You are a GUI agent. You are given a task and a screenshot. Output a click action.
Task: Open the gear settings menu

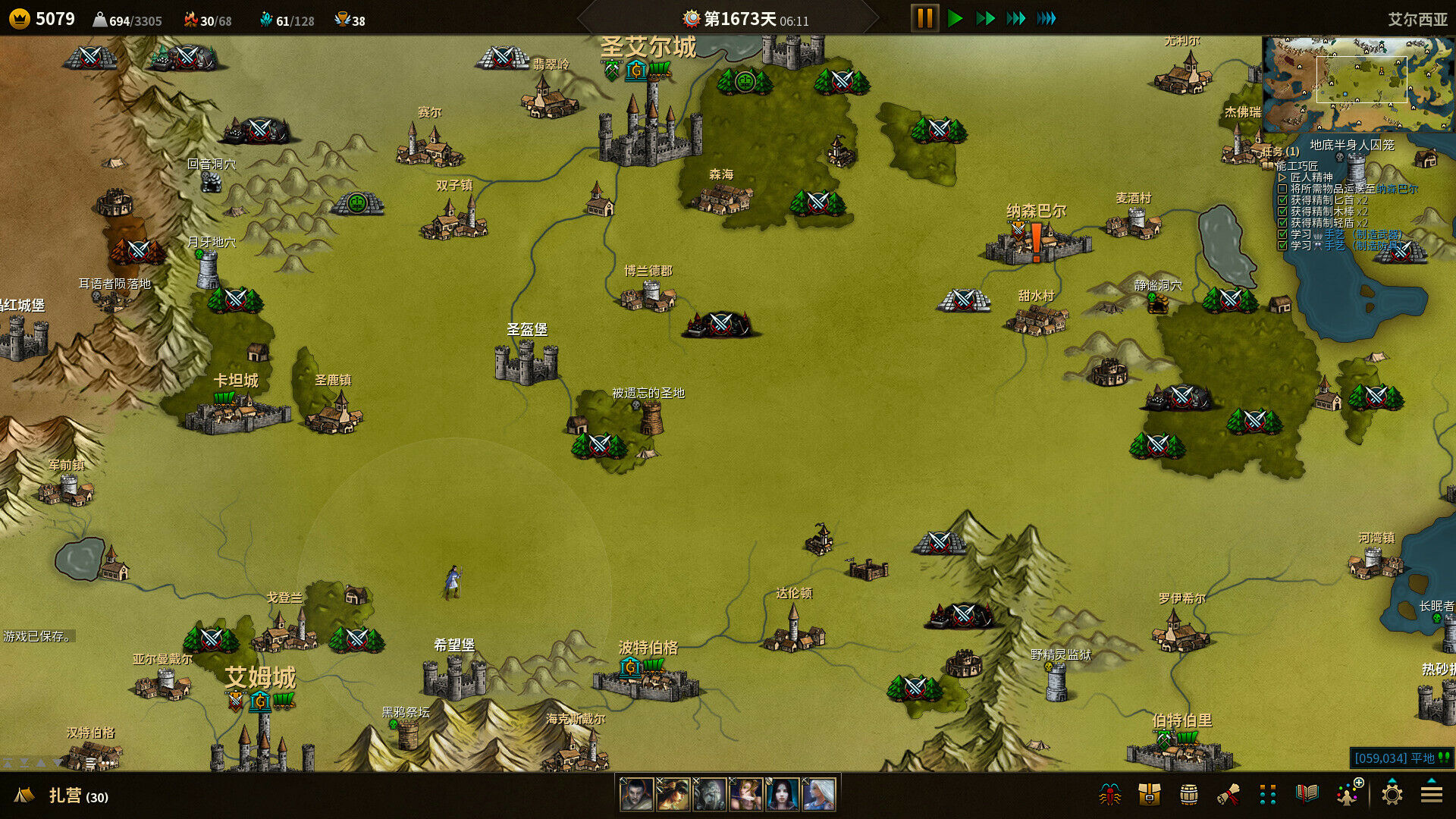point(1392,794)
